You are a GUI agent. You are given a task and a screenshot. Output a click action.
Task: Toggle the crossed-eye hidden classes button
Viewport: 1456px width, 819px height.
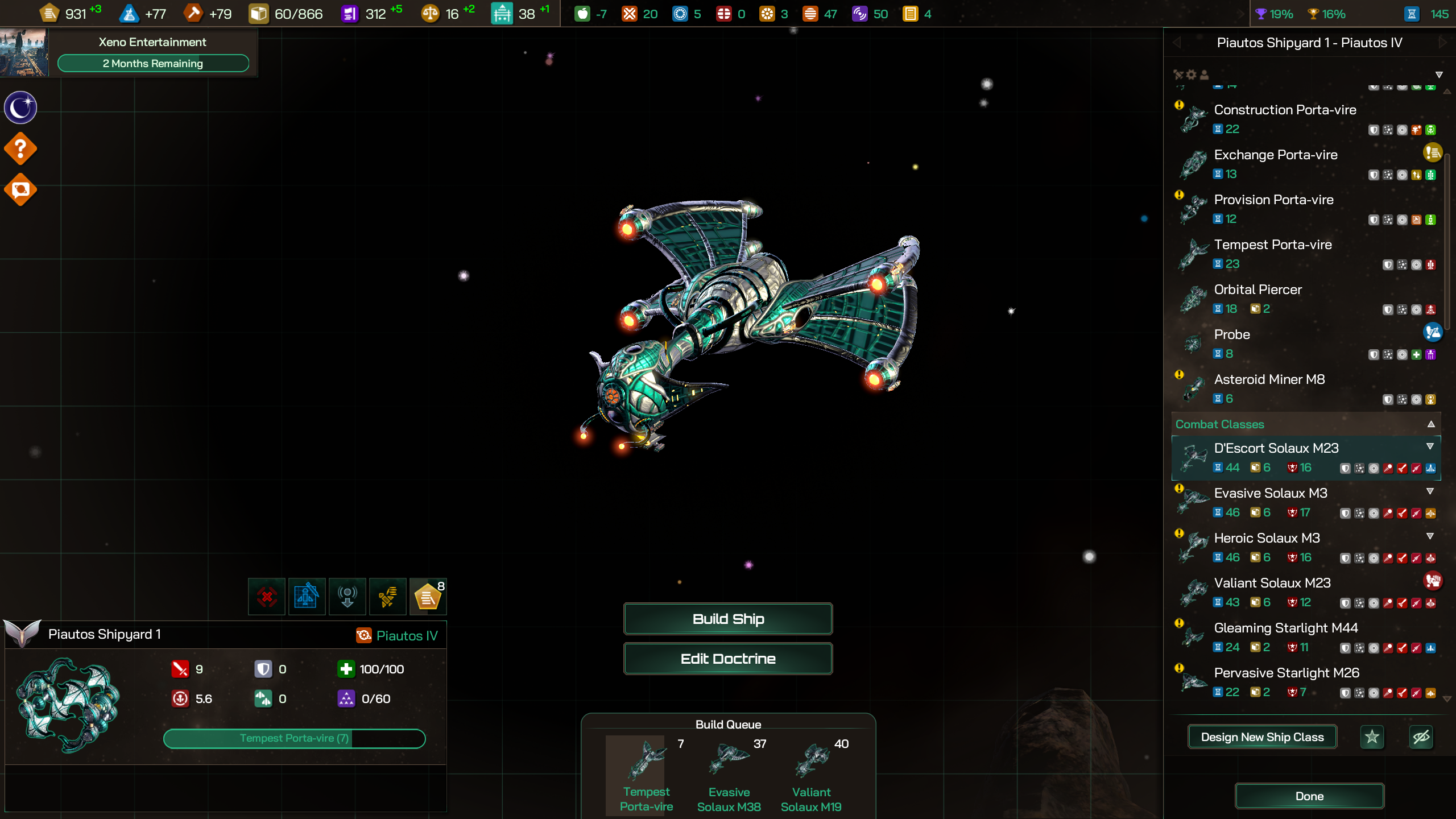1421,737
